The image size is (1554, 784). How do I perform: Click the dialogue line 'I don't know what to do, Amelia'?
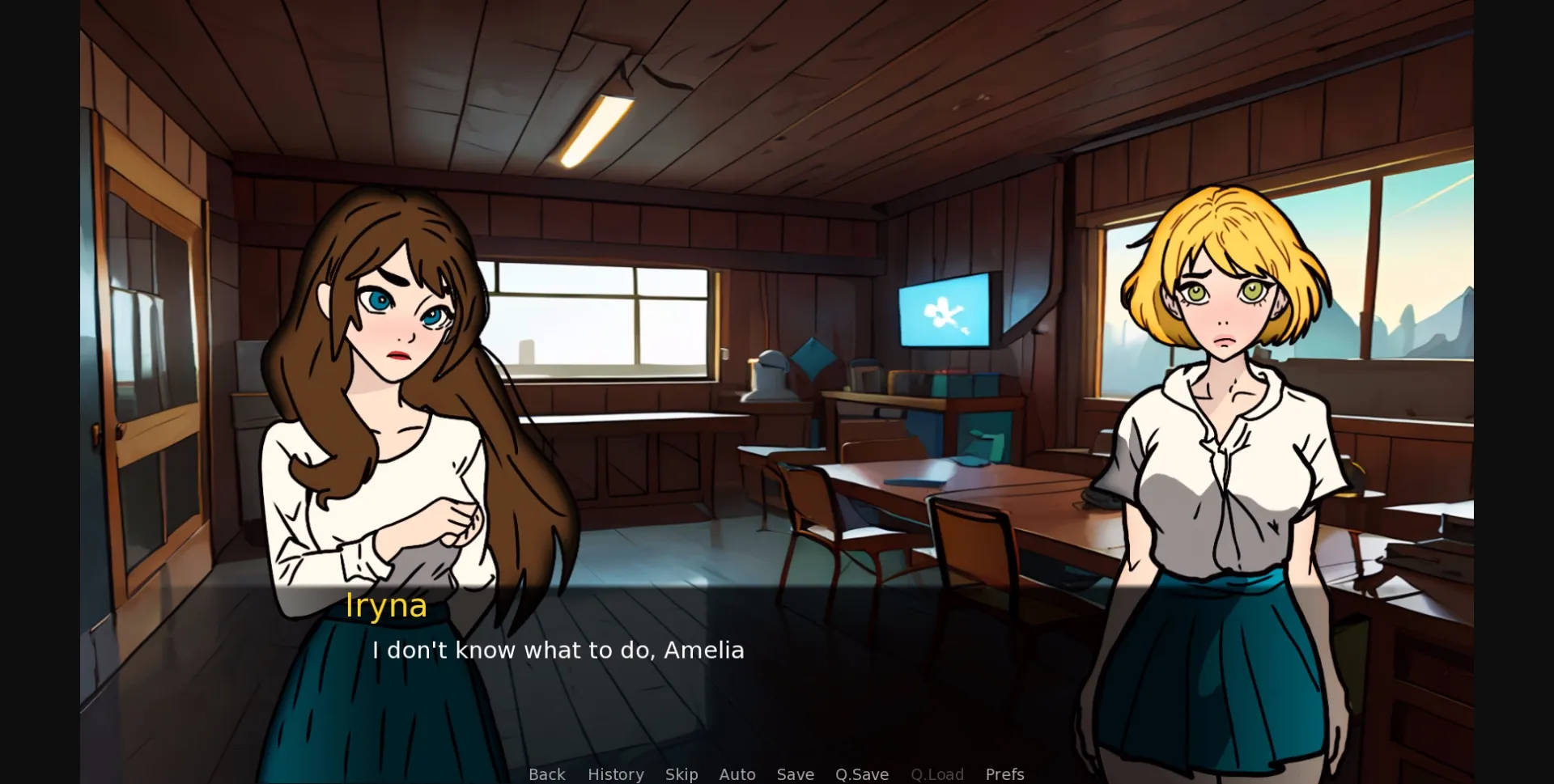click(x=558, y=649)
